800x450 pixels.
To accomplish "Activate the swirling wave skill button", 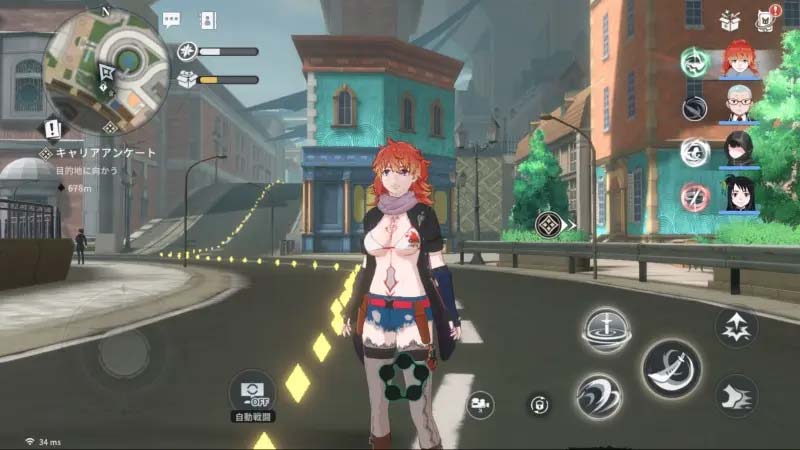I will point(598,396).
